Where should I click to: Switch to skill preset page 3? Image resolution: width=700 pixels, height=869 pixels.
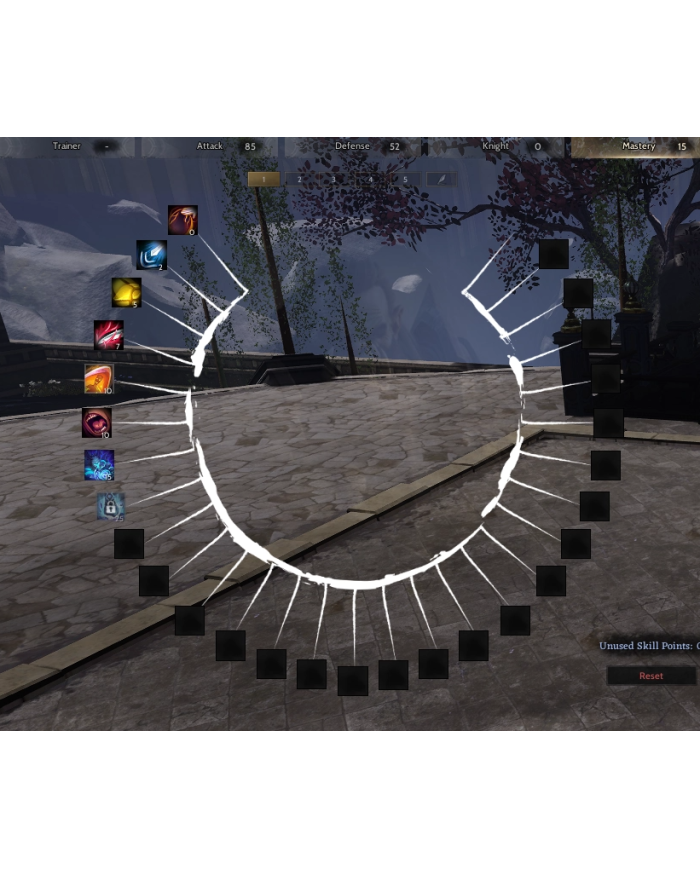tap(334, 179)
